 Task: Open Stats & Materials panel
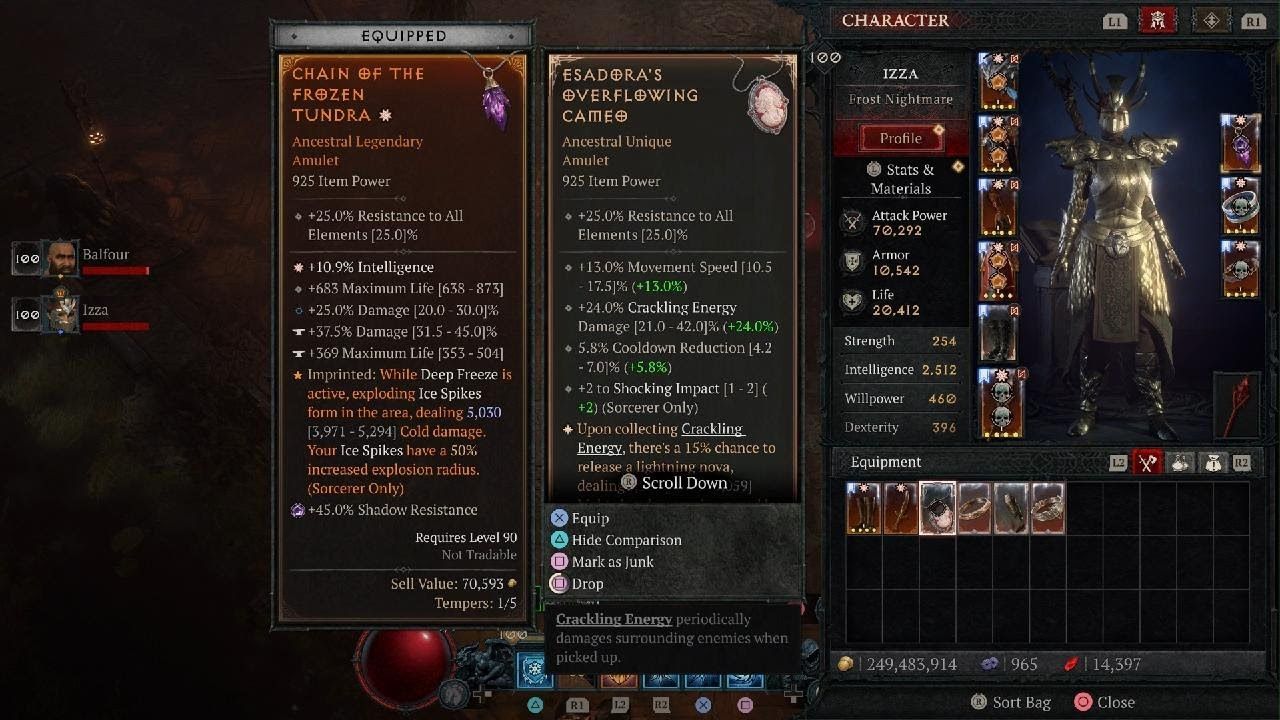[x=900, y=179]
